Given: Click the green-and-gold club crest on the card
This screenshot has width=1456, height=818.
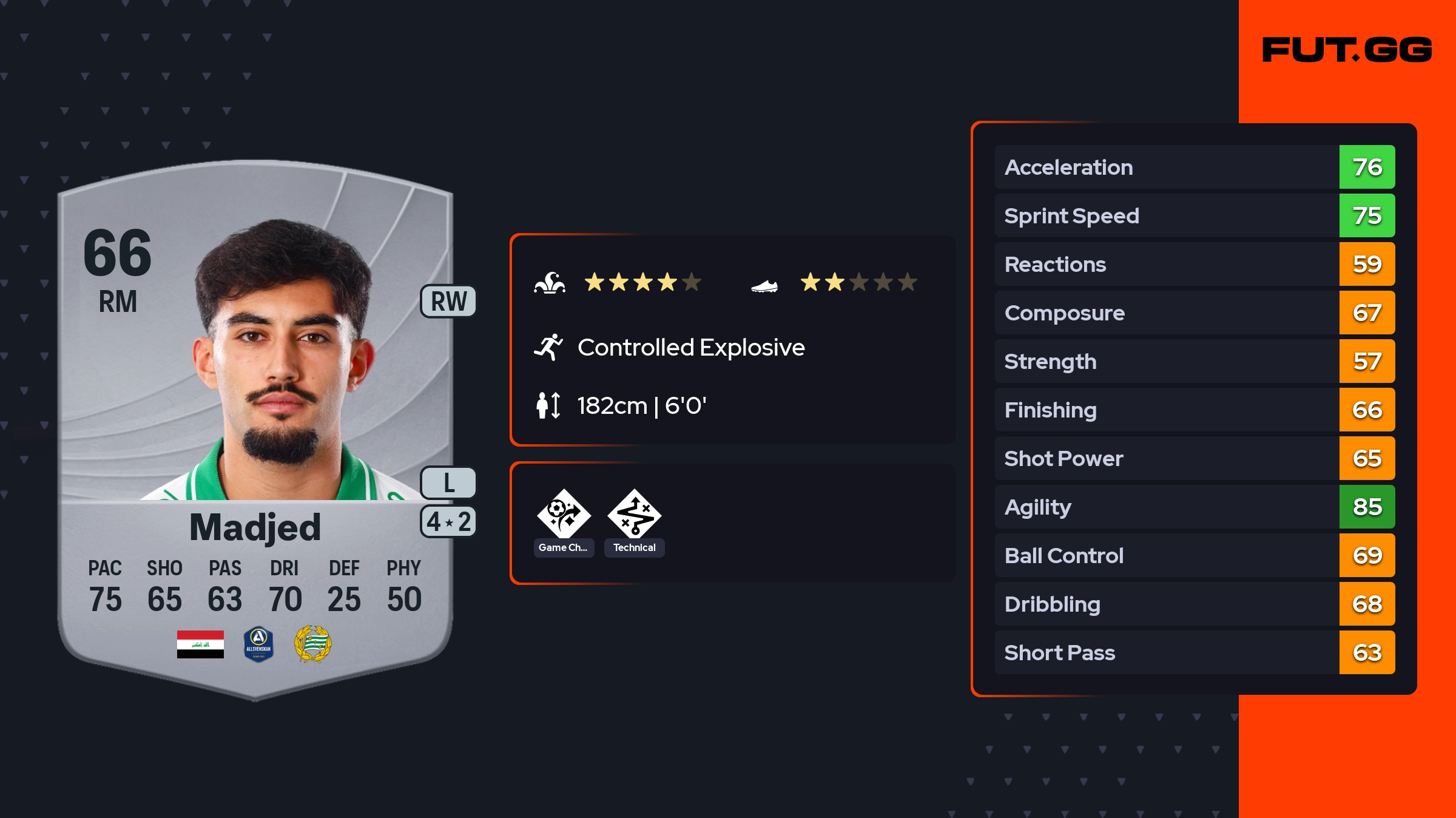Looking at the screenshot, I should pos(312,644).
